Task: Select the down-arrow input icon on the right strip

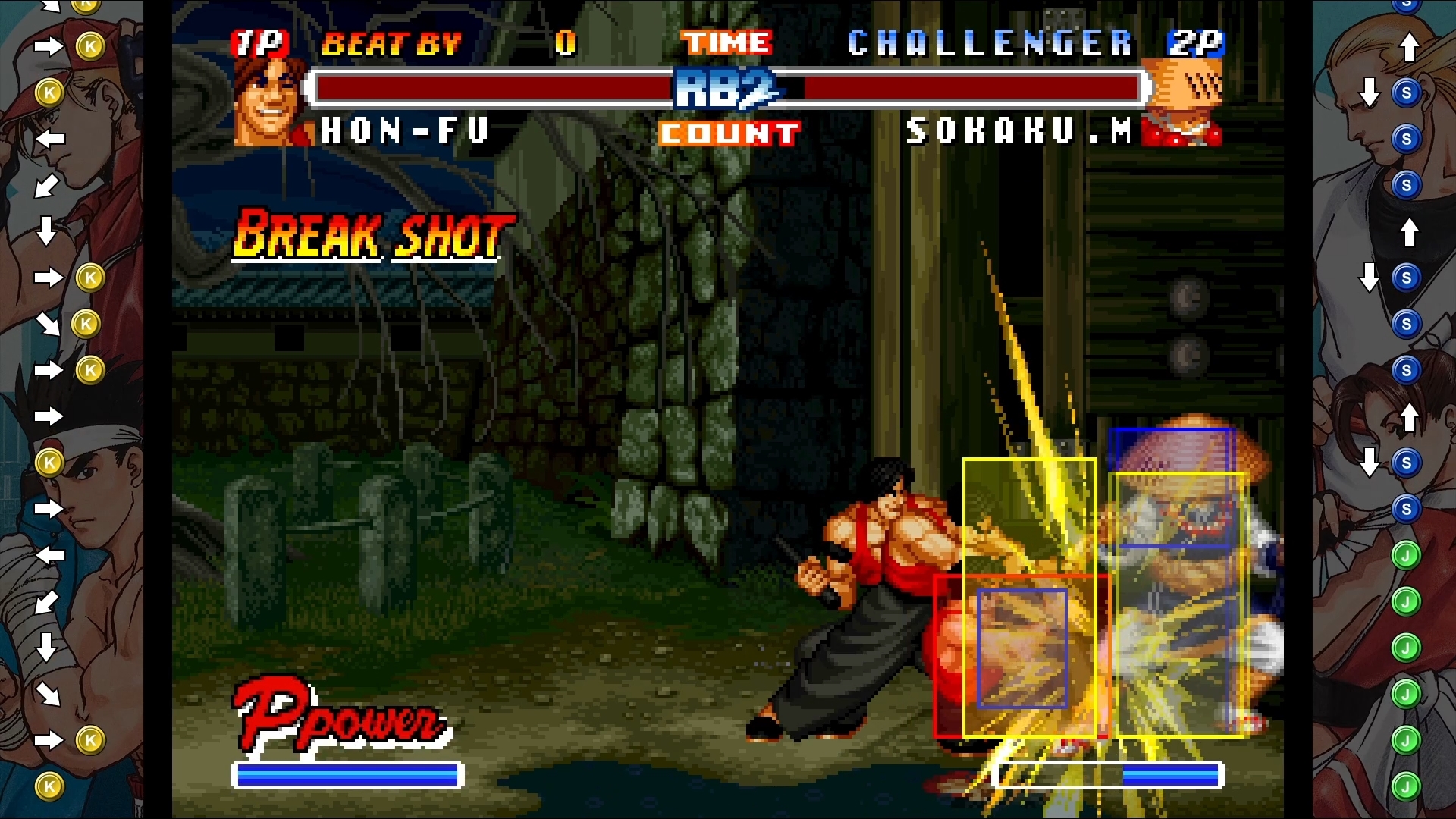Action: [x=1370, y=91]
